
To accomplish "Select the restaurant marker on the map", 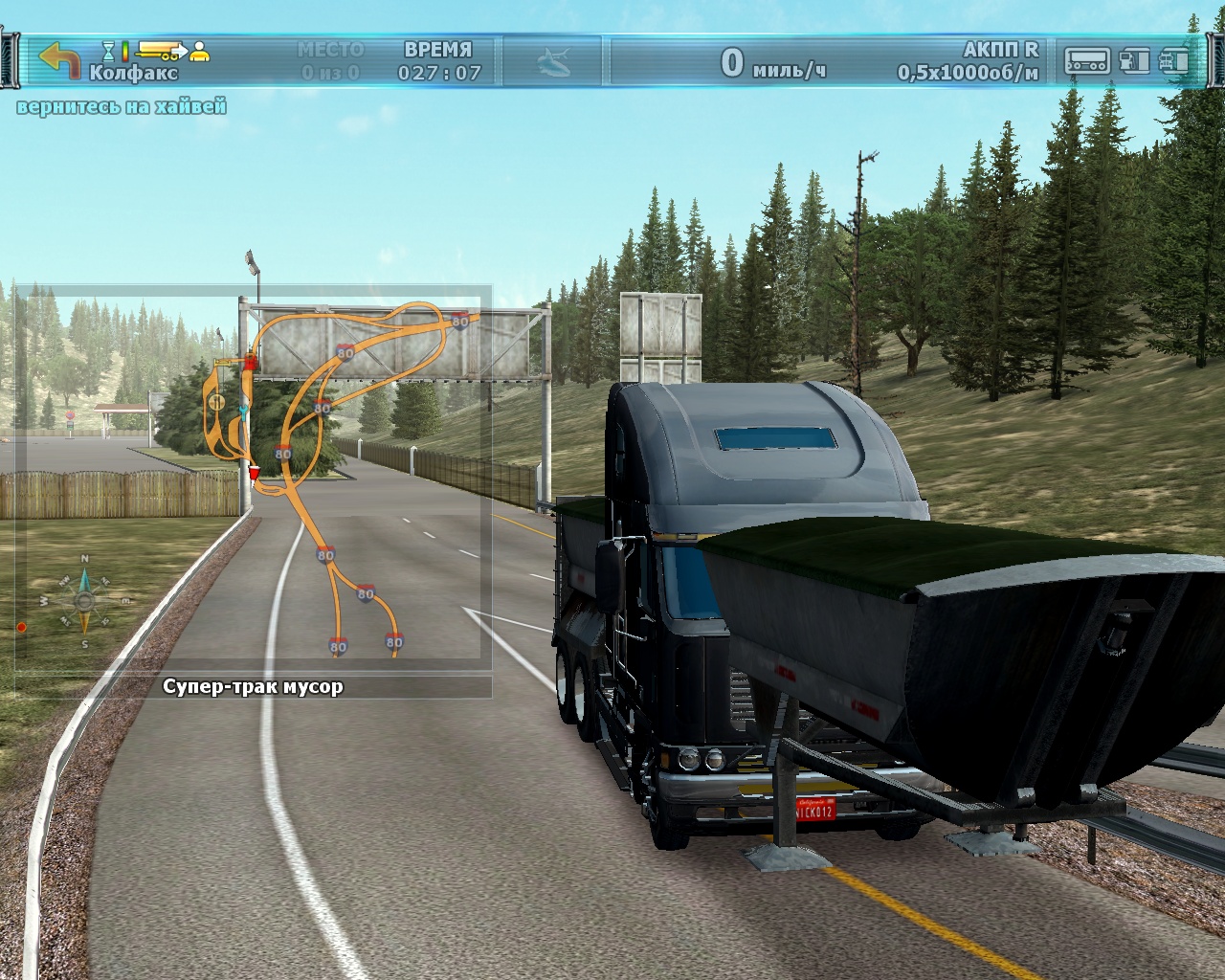I will tap(217, 401).
